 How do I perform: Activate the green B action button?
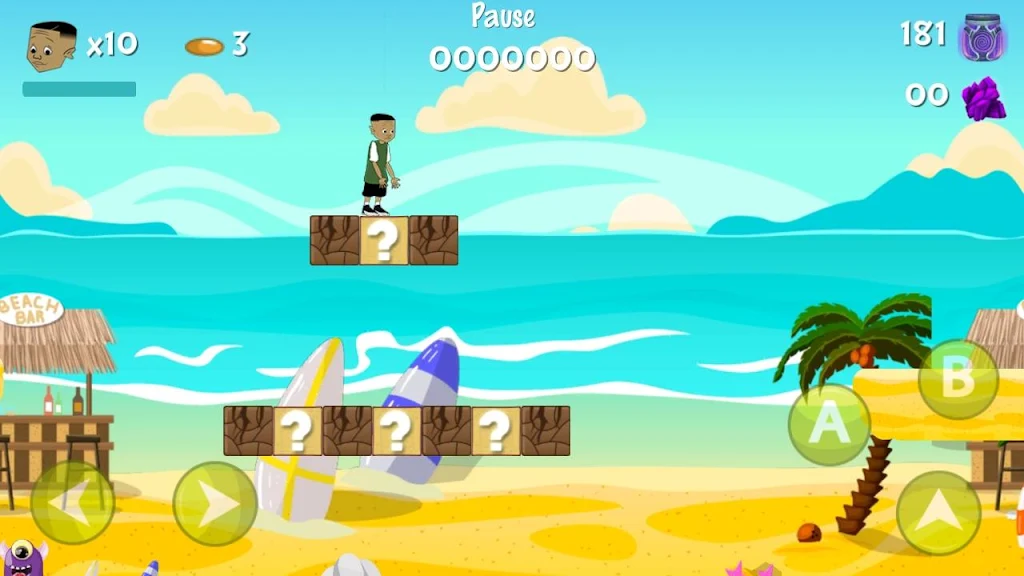point(958,379)
